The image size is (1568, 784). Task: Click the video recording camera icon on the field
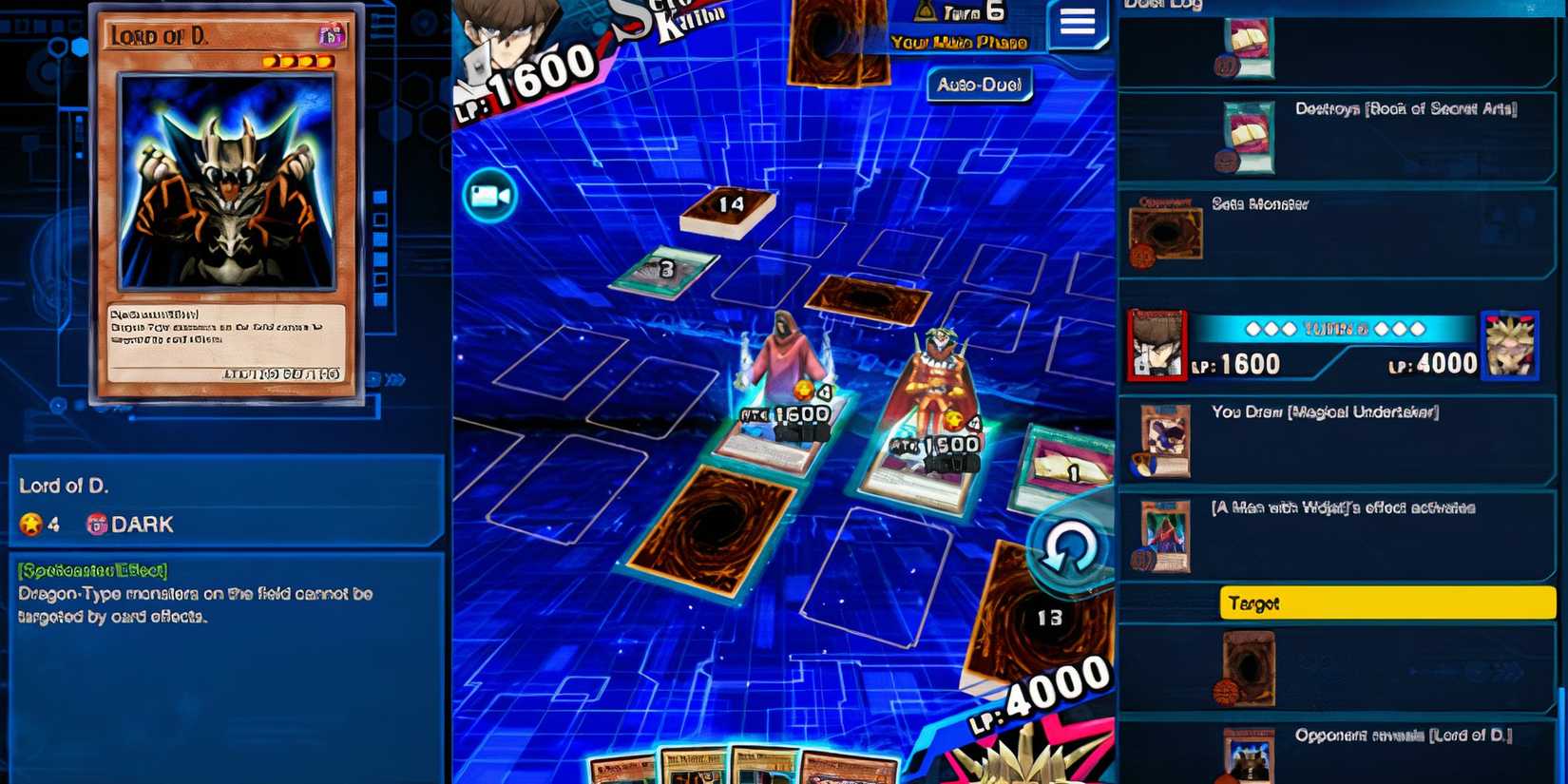488,198
